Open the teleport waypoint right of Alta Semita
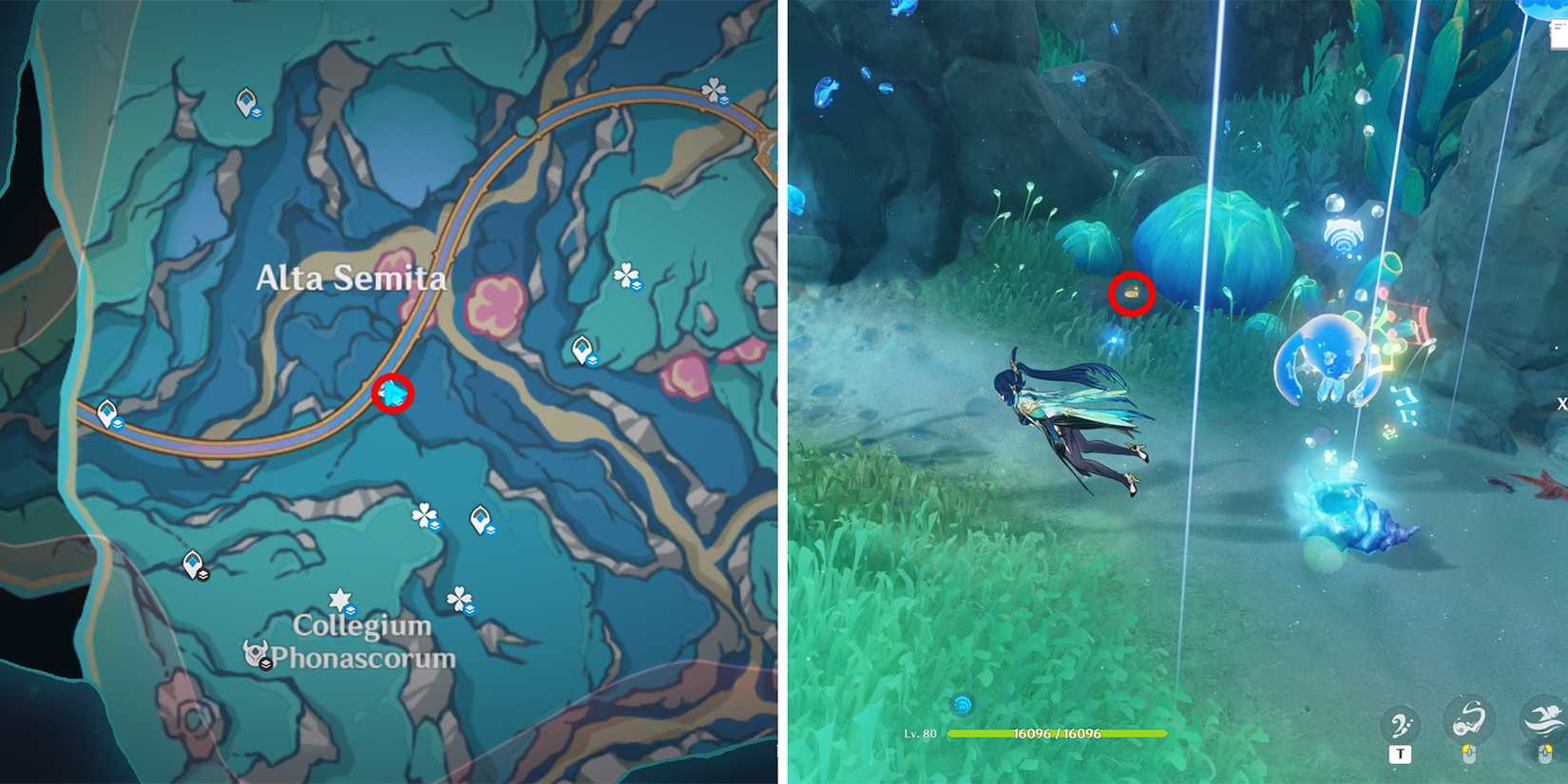 (582, 351)
